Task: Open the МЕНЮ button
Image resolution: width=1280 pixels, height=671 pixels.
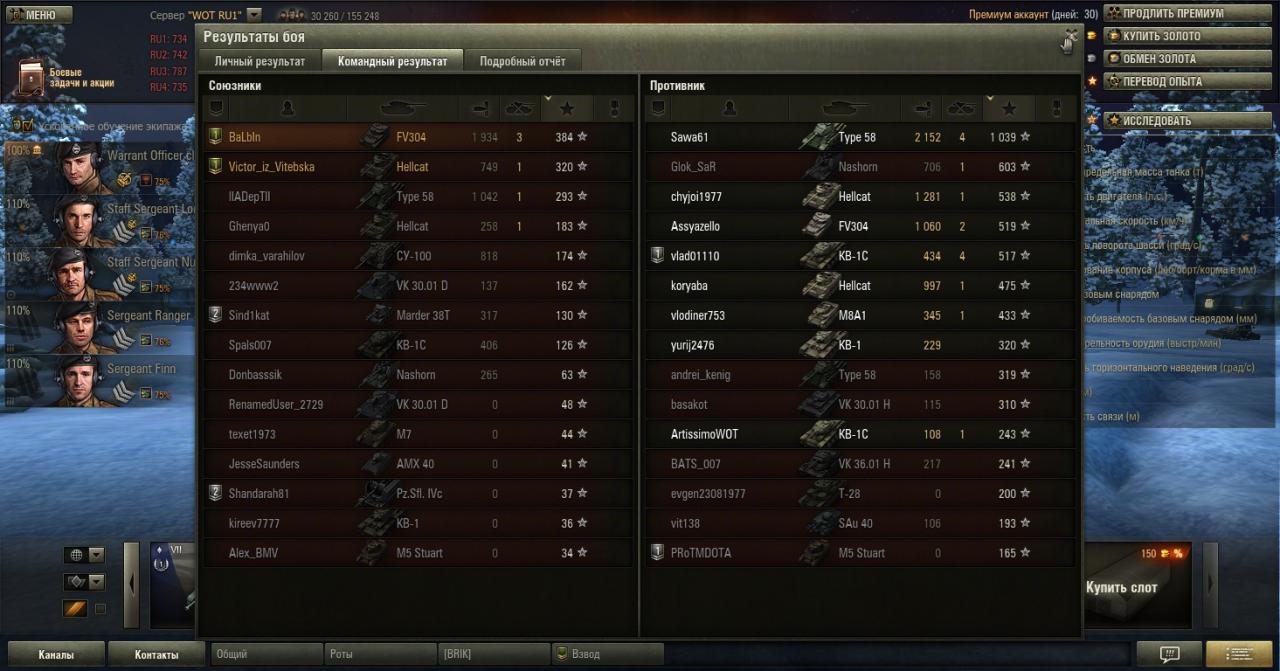Action: (x=37, y=15)
